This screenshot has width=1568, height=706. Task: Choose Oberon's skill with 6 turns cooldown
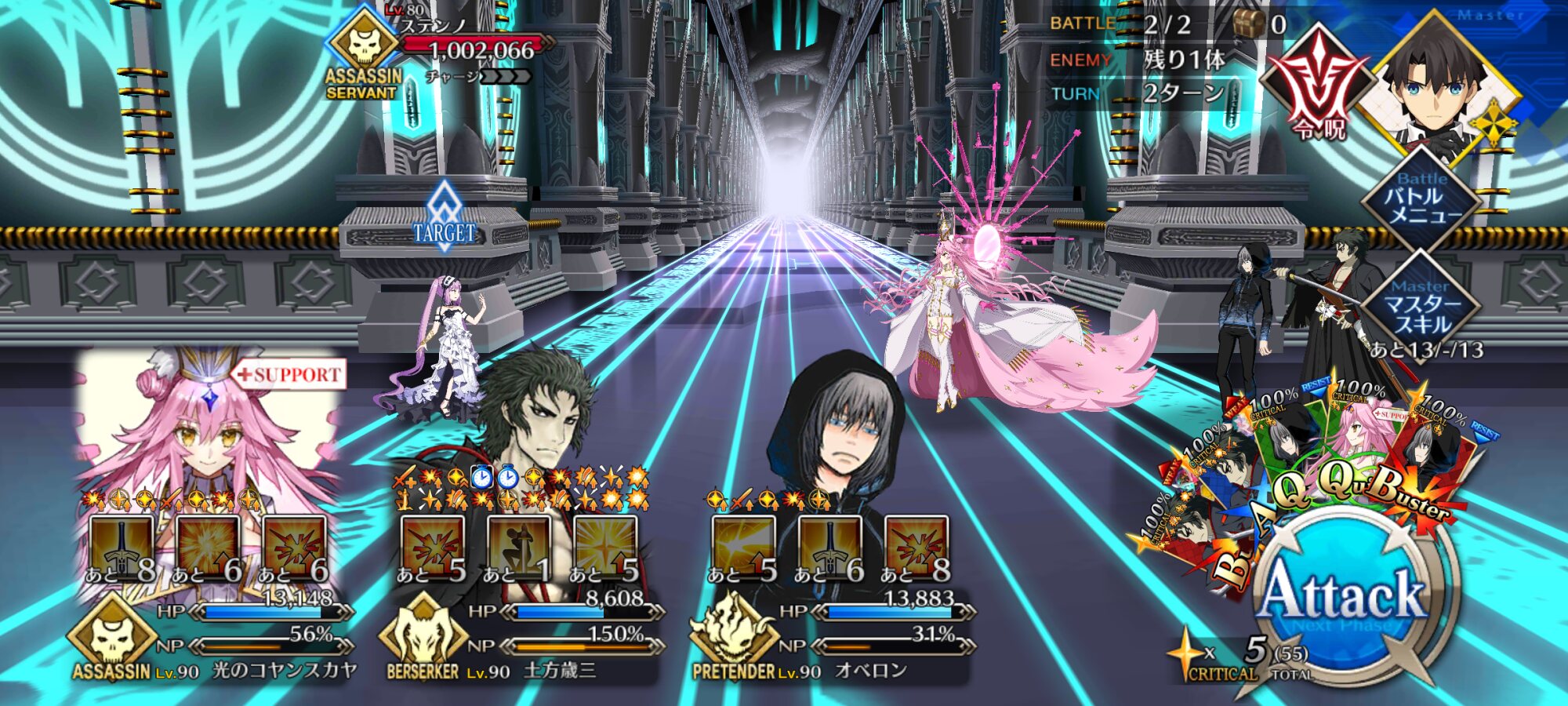click(829, 548)
